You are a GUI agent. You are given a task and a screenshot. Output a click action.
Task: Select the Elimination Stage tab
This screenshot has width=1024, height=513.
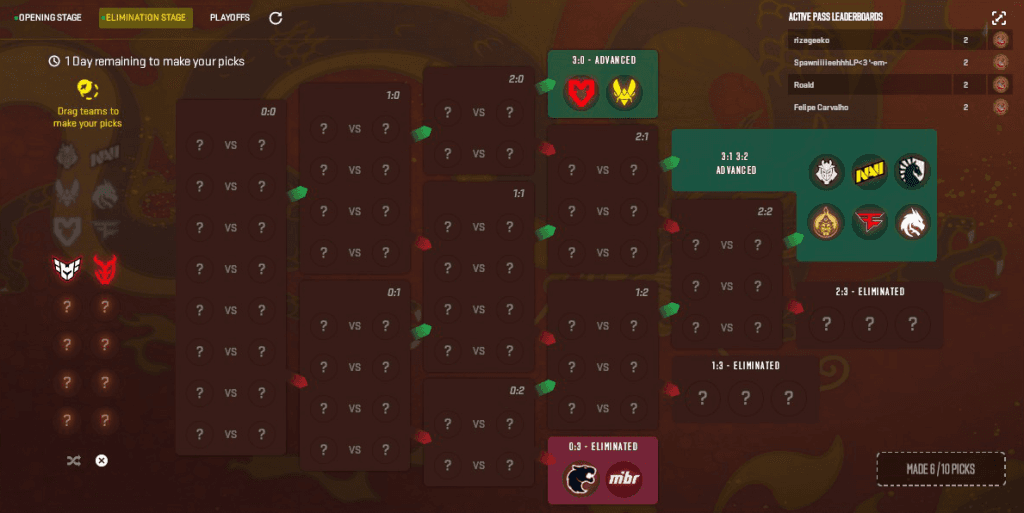point(145,17)
